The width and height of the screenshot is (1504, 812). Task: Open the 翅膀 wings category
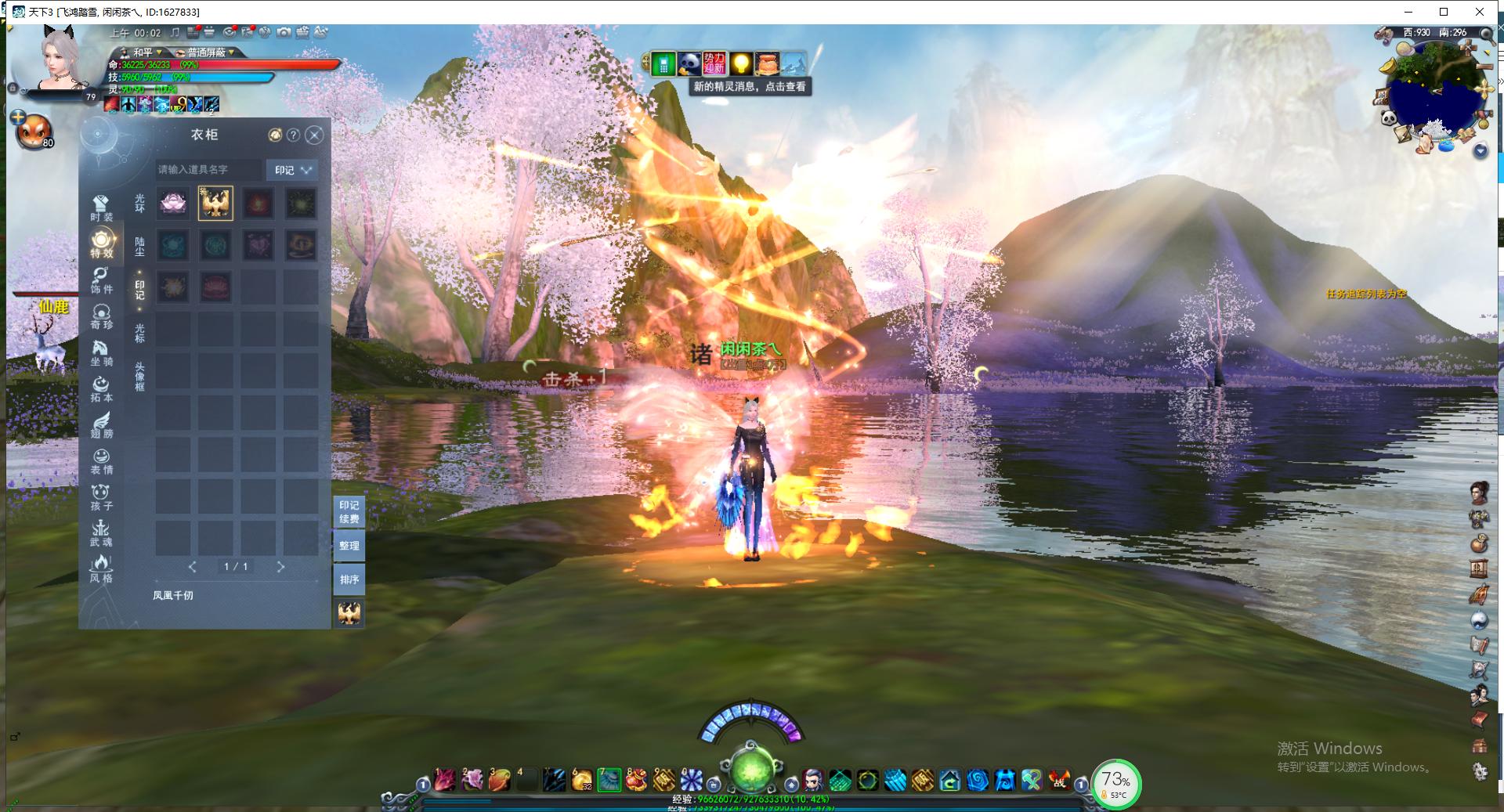[101, 425]
